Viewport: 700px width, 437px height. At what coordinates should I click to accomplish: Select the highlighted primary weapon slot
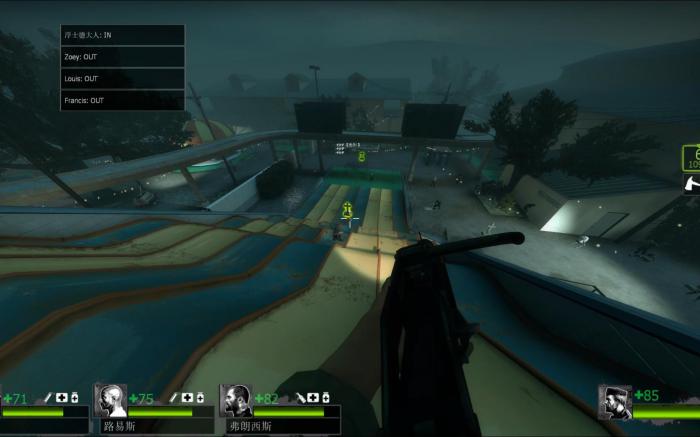point(691,157)
